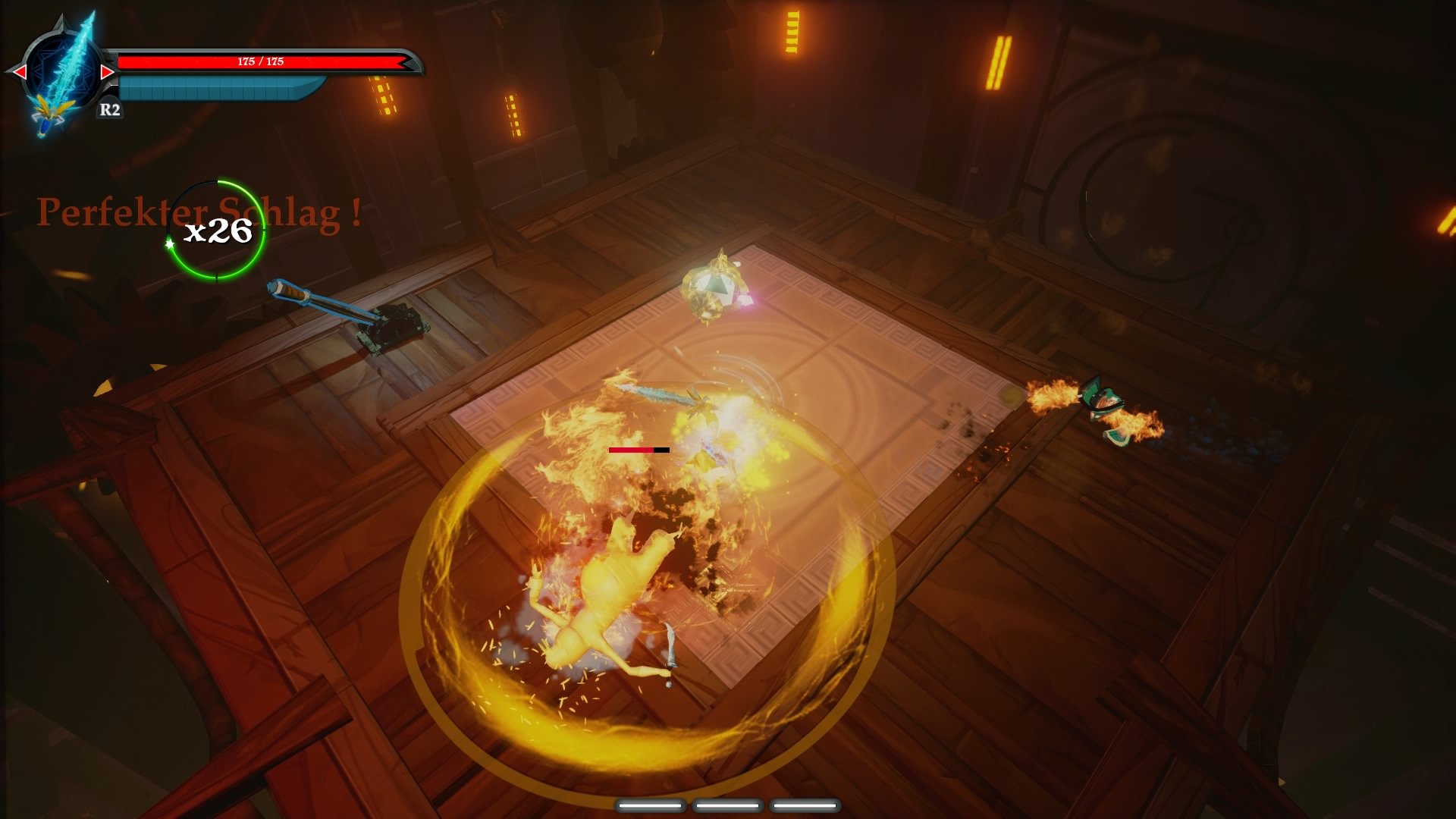Screen dimensions: 1456x819
Task: Click the blue ballista near the arena edge
Action: [341, 311]
